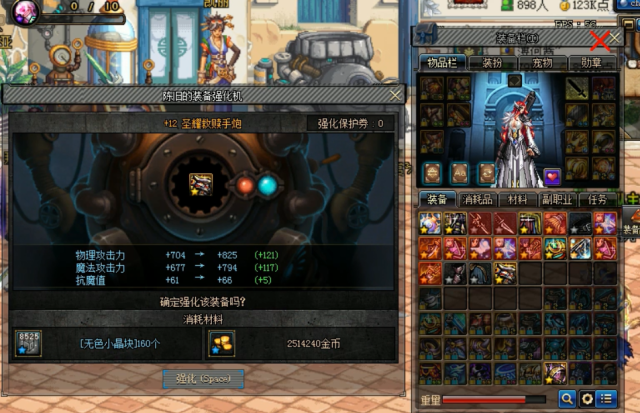Close the inventory panel
640x413 pixels.
click(x=600, y=40)
